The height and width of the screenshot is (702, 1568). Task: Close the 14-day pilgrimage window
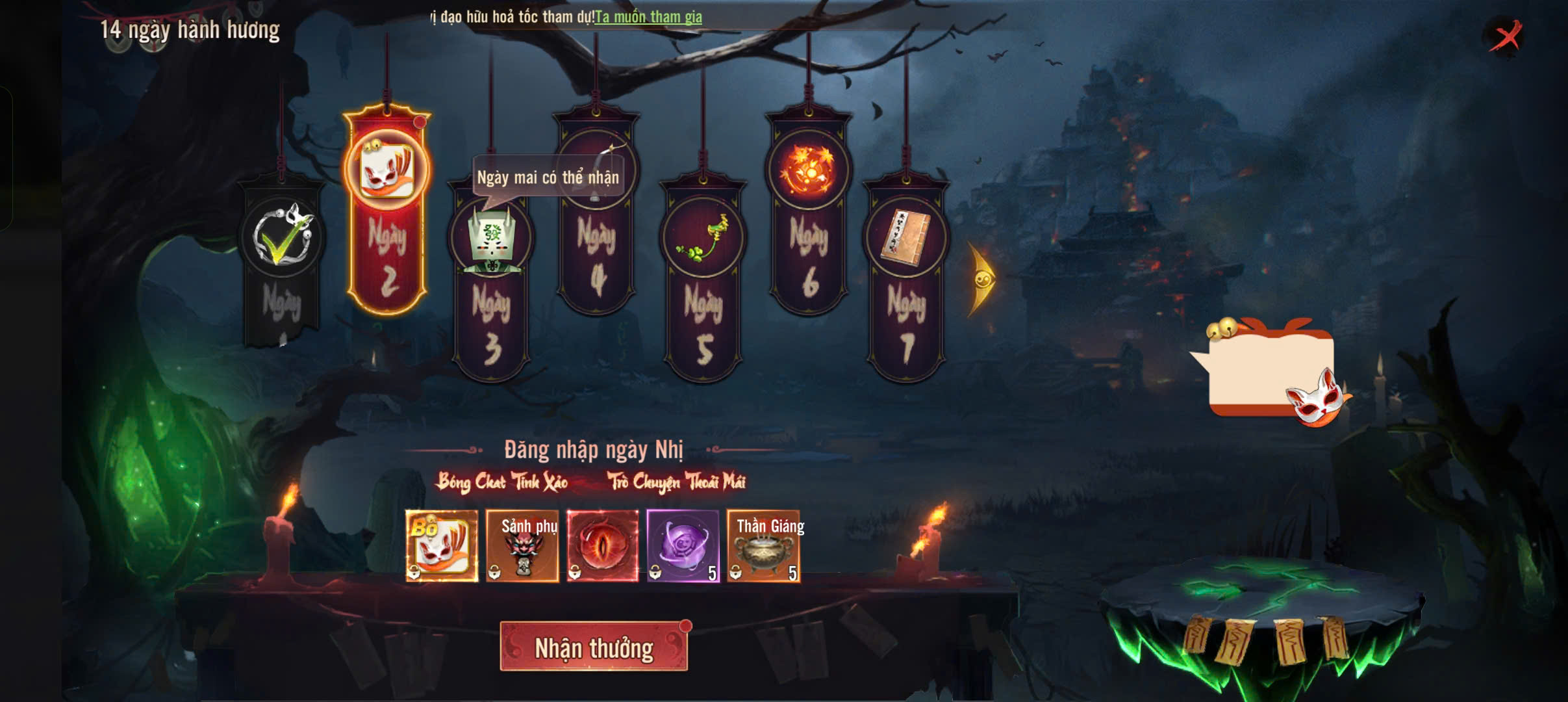pyautogui.click(x=1506, y=36)
